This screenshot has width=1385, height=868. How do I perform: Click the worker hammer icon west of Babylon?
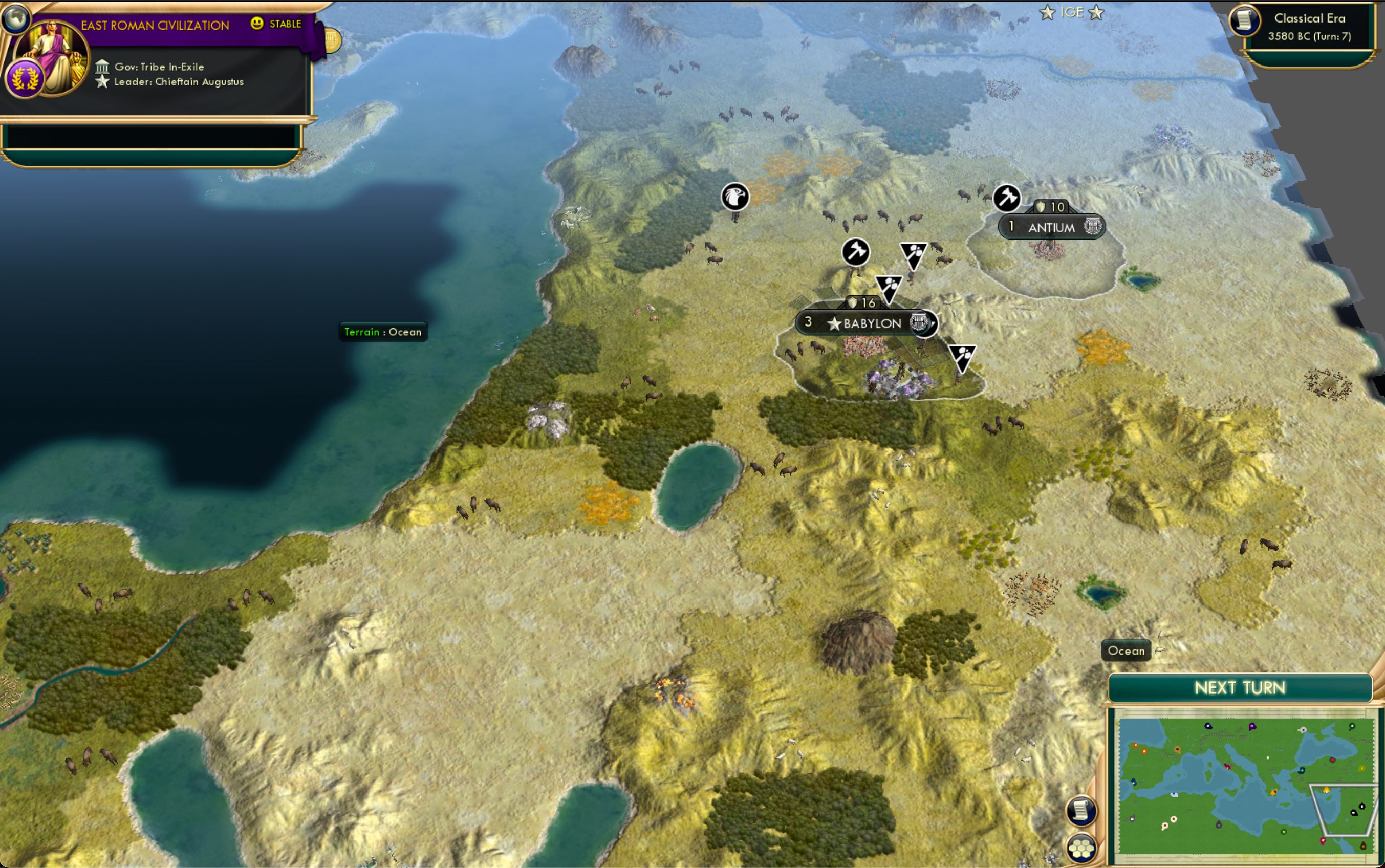tap(856, 253)
